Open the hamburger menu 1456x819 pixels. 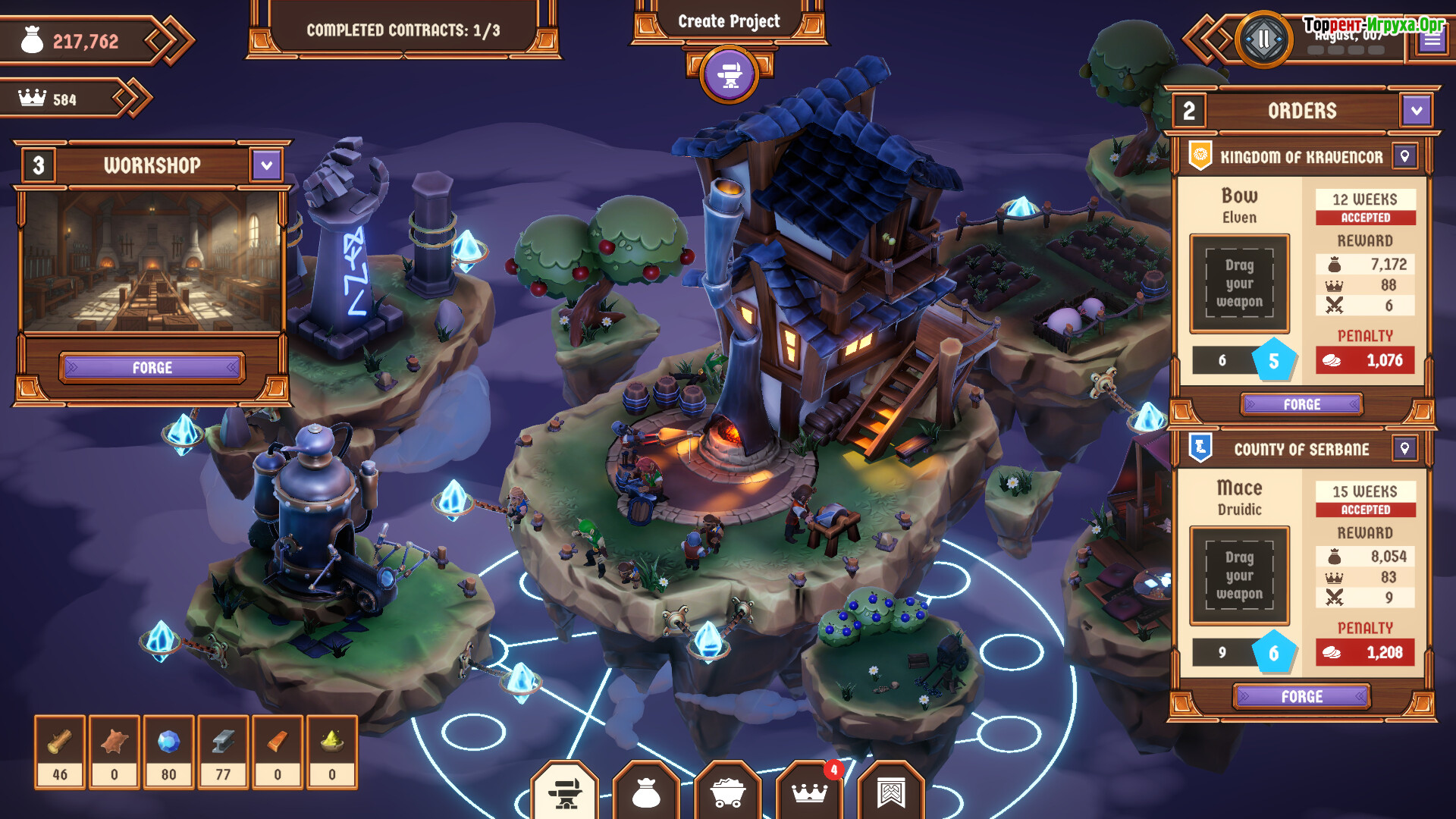1432,40
